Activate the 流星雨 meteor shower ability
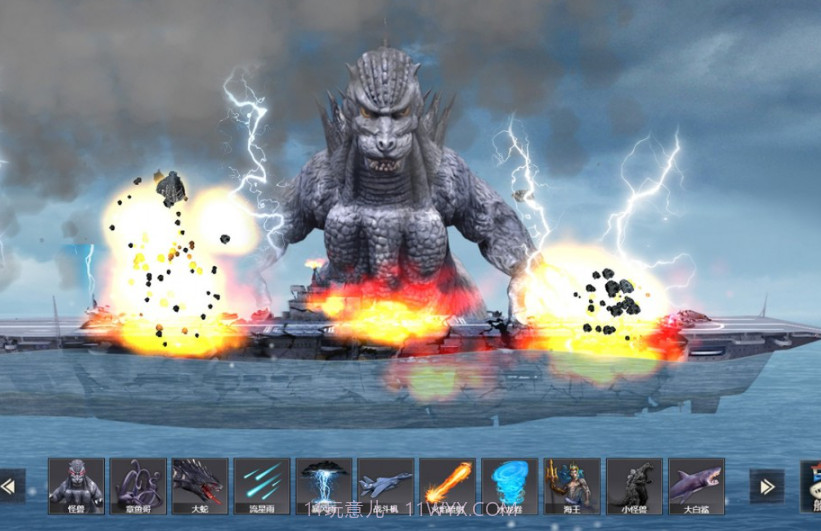 click(x=262, y=486)
